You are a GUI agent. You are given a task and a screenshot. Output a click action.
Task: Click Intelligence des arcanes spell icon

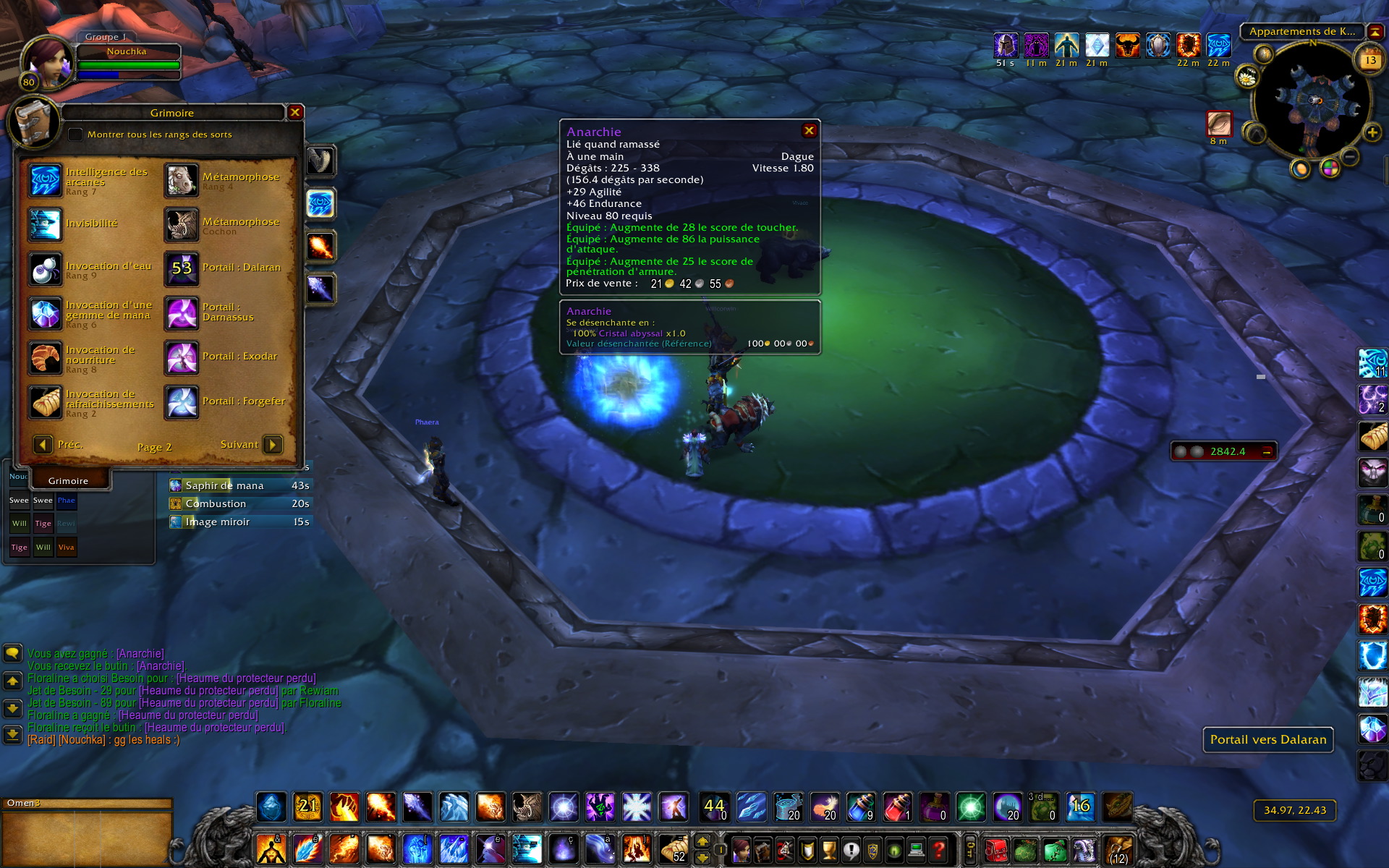(45, 180)
